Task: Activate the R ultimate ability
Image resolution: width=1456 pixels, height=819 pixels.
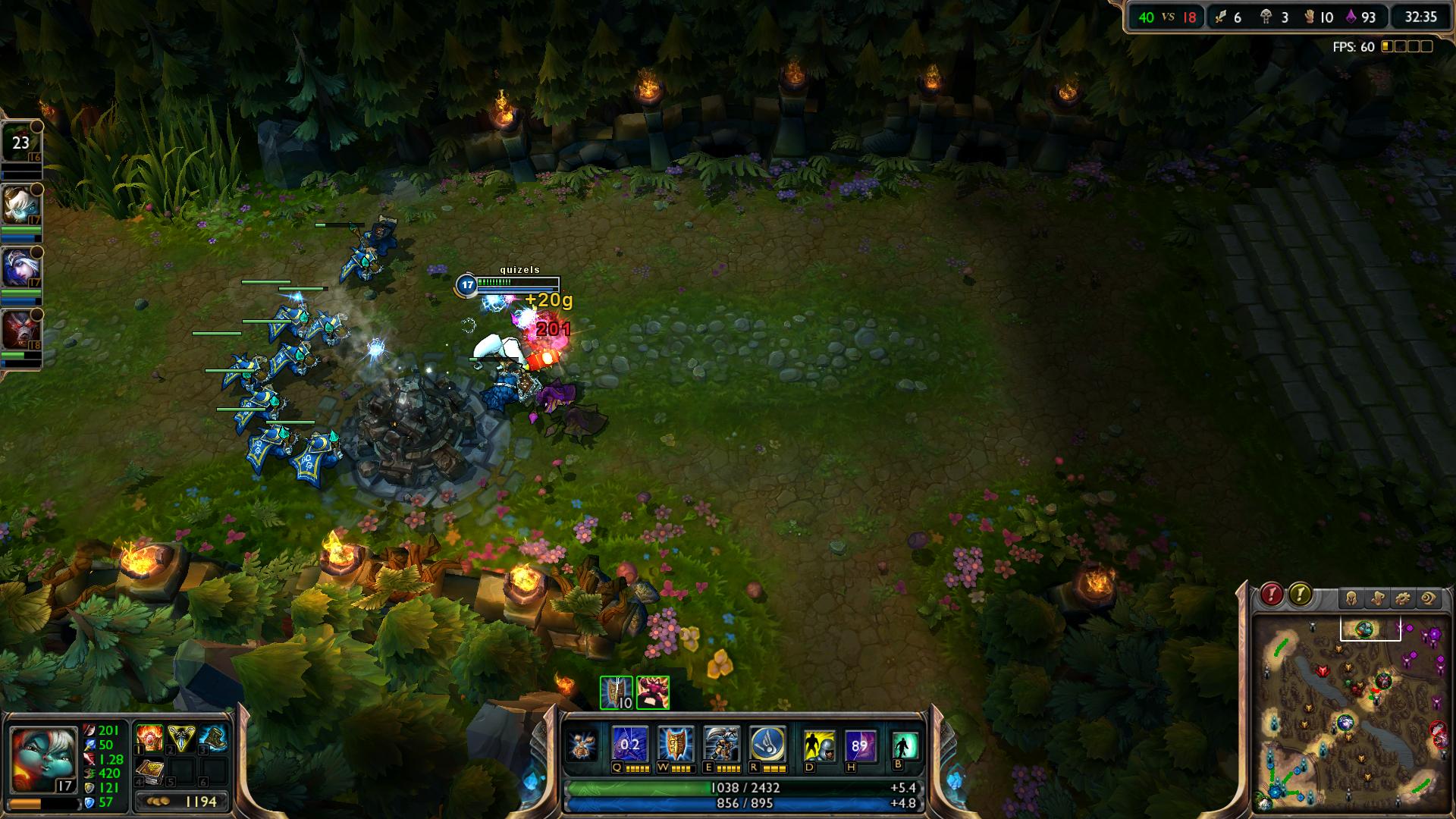Action: (767, 745)
